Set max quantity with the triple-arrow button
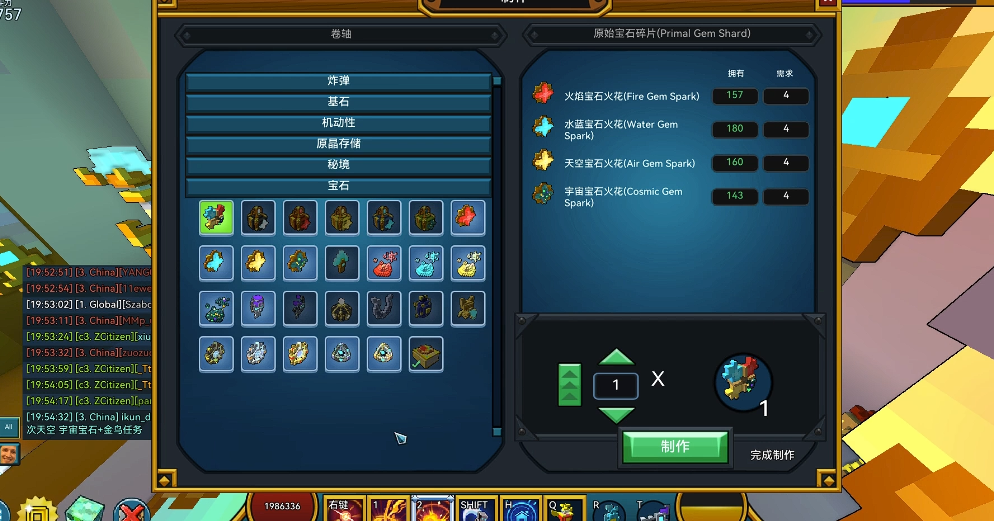Viewport: 994px width, 521px height. (569, 385)
